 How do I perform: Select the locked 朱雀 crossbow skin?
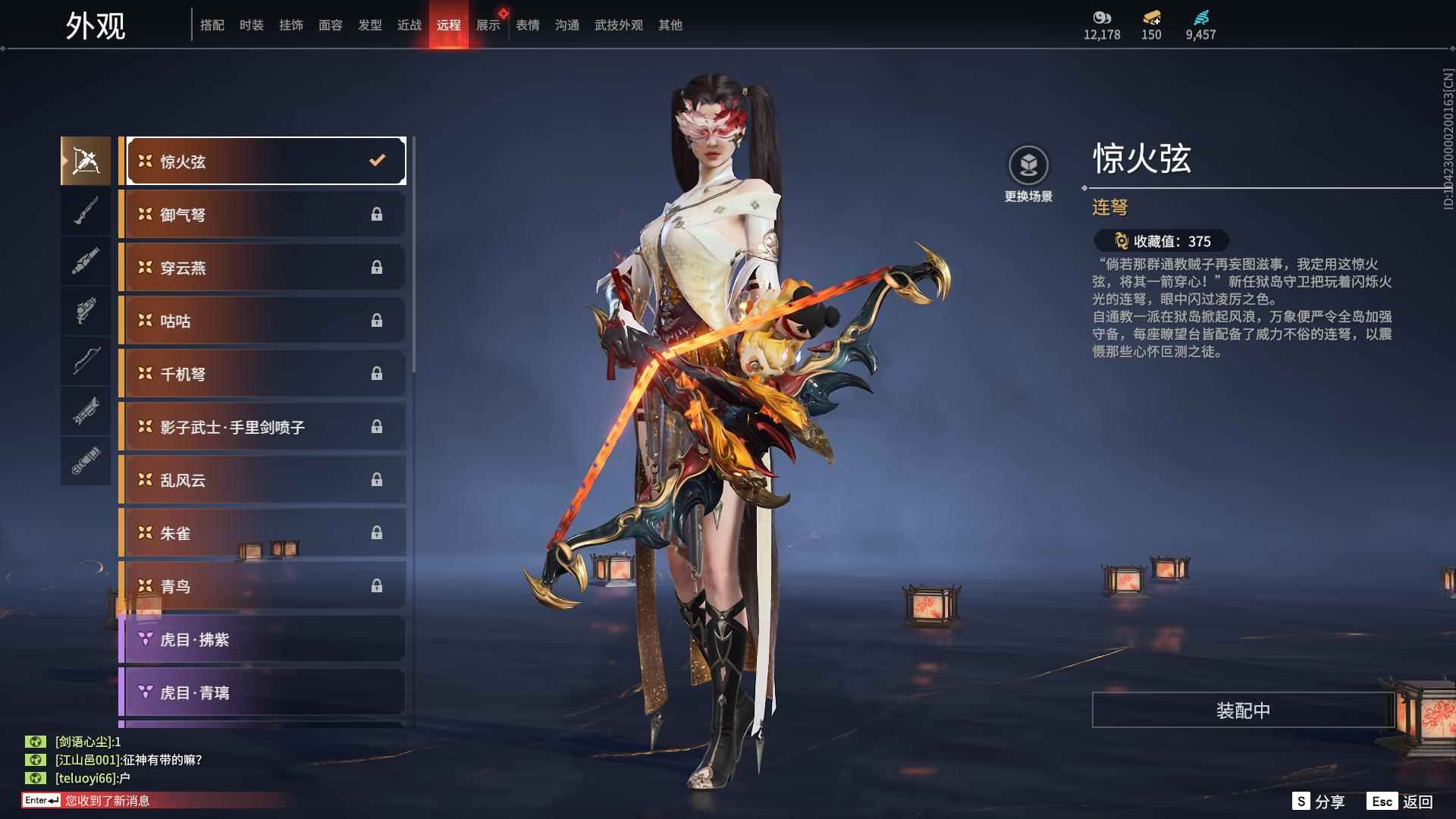click(x=262, y=532)
